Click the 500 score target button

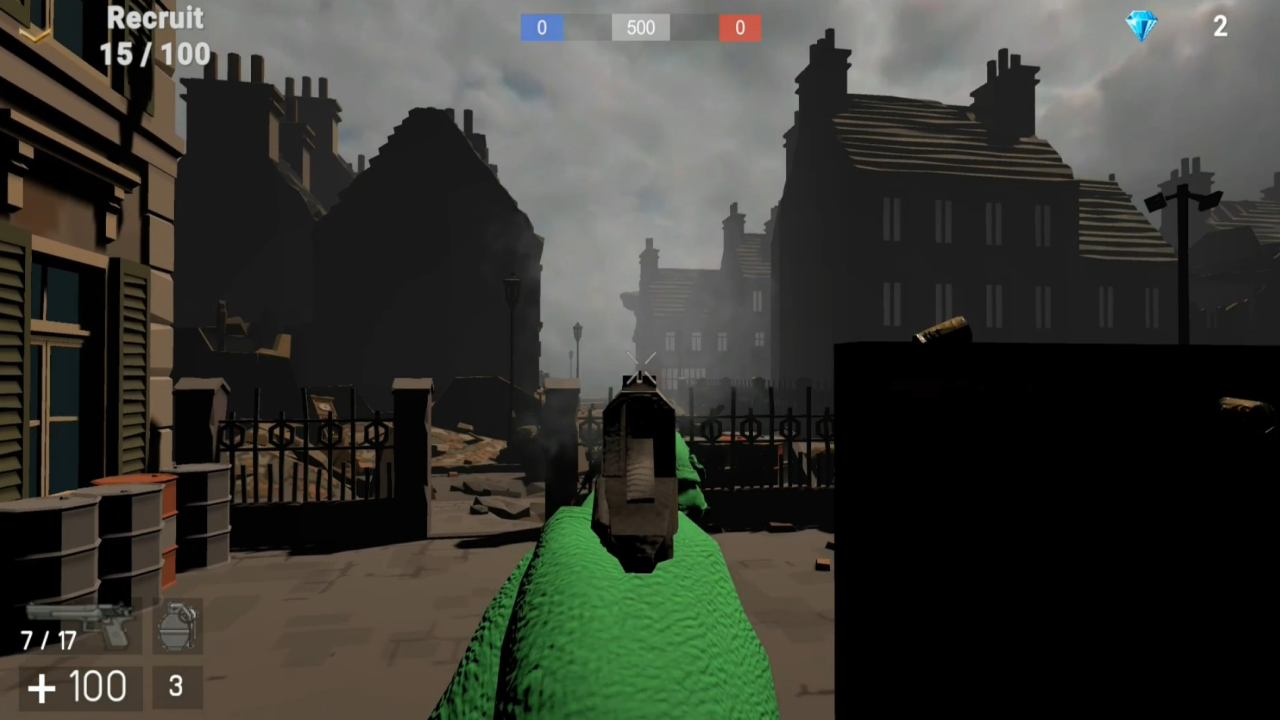[640, 27]
